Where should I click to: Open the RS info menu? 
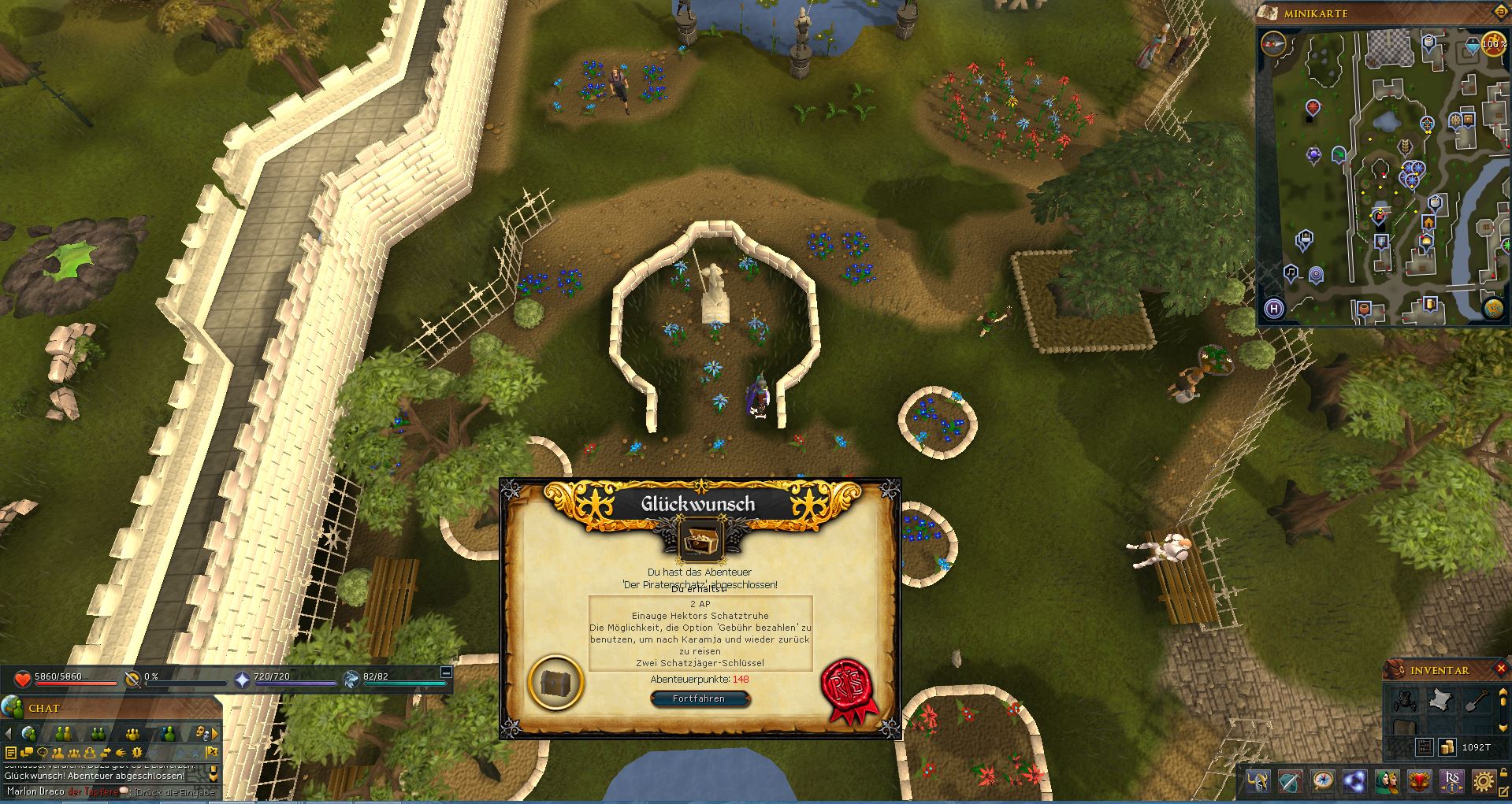pyautogui.click(x=1452, y=782)
